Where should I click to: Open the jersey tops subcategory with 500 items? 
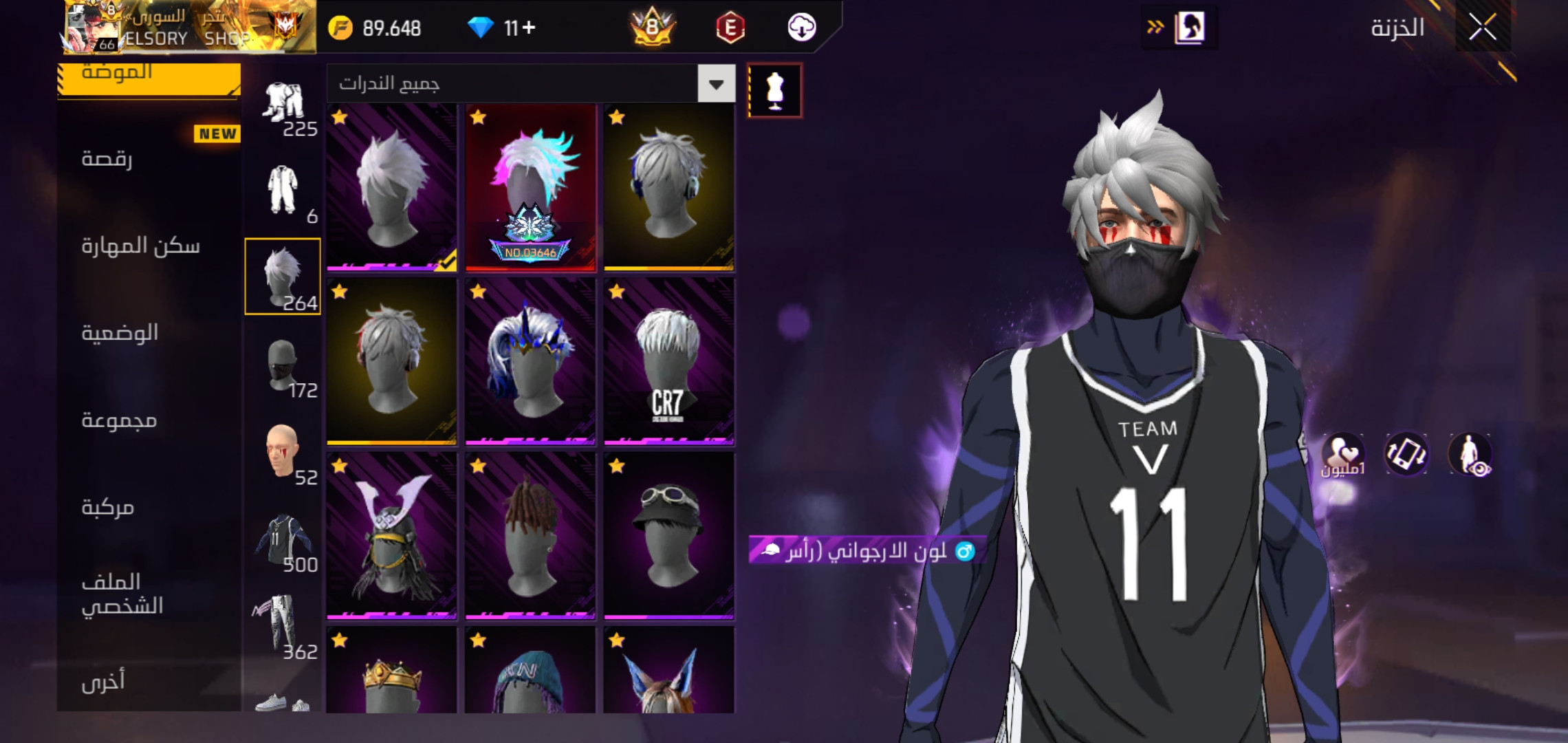click(x=283, y=541)
